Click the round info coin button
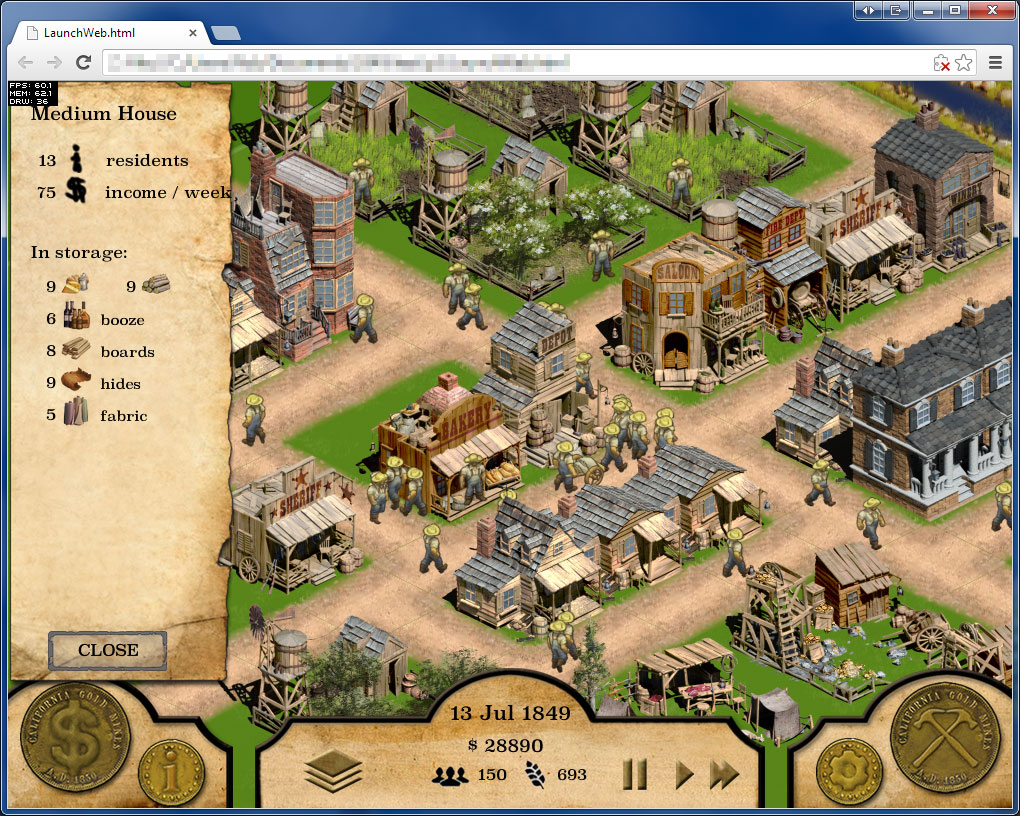 point(171,772)
